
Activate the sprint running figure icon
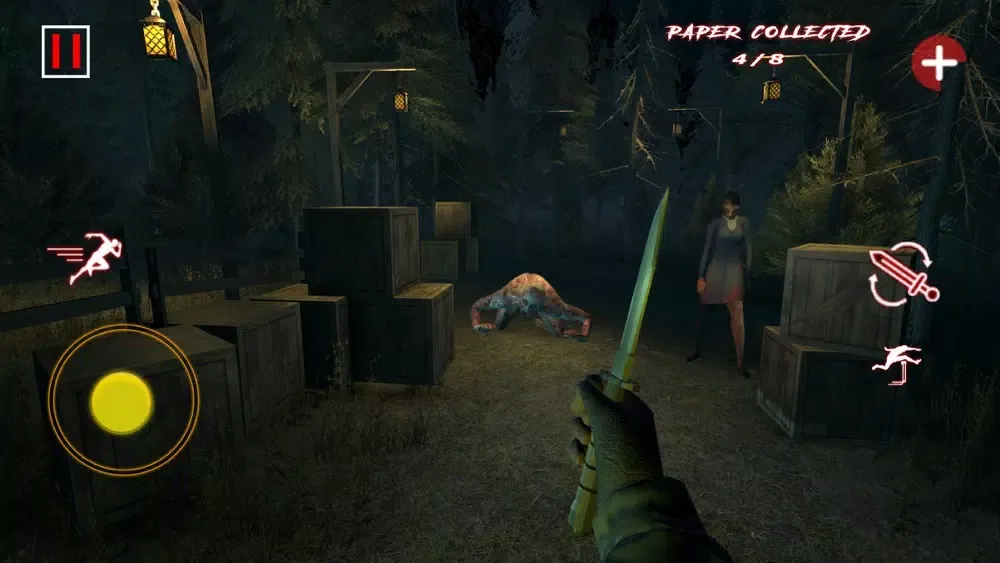(x=82, y=258)
